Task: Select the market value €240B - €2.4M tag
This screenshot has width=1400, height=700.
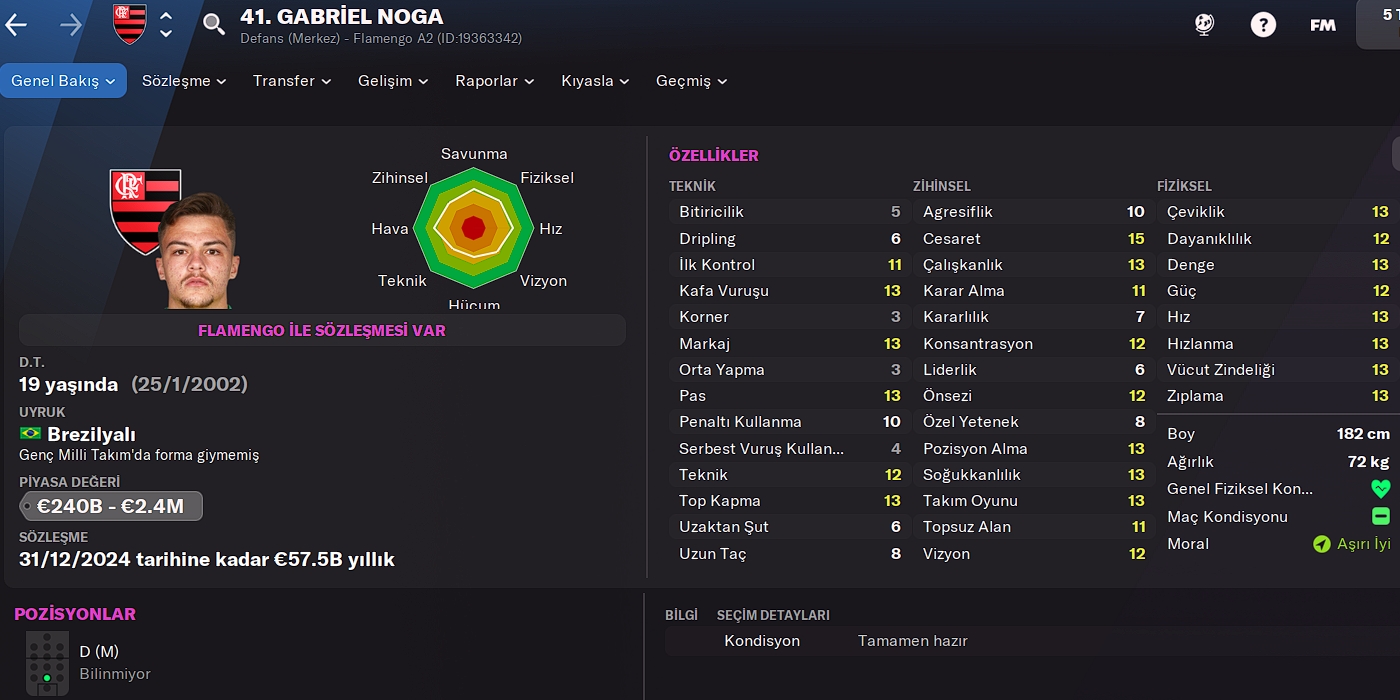Action: (111, 506)
